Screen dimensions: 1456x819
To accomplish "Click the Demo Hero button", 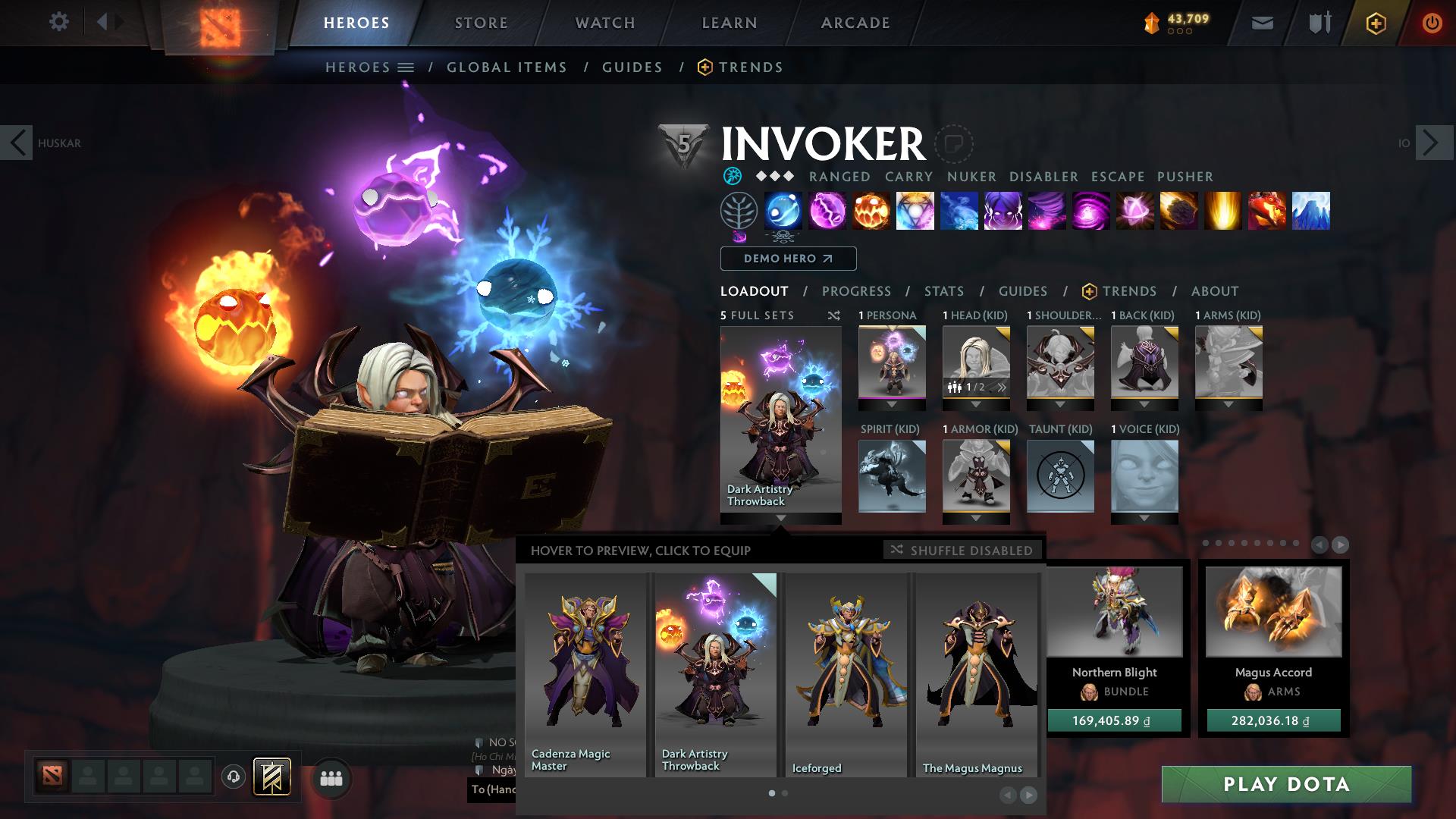I will 788,259.
